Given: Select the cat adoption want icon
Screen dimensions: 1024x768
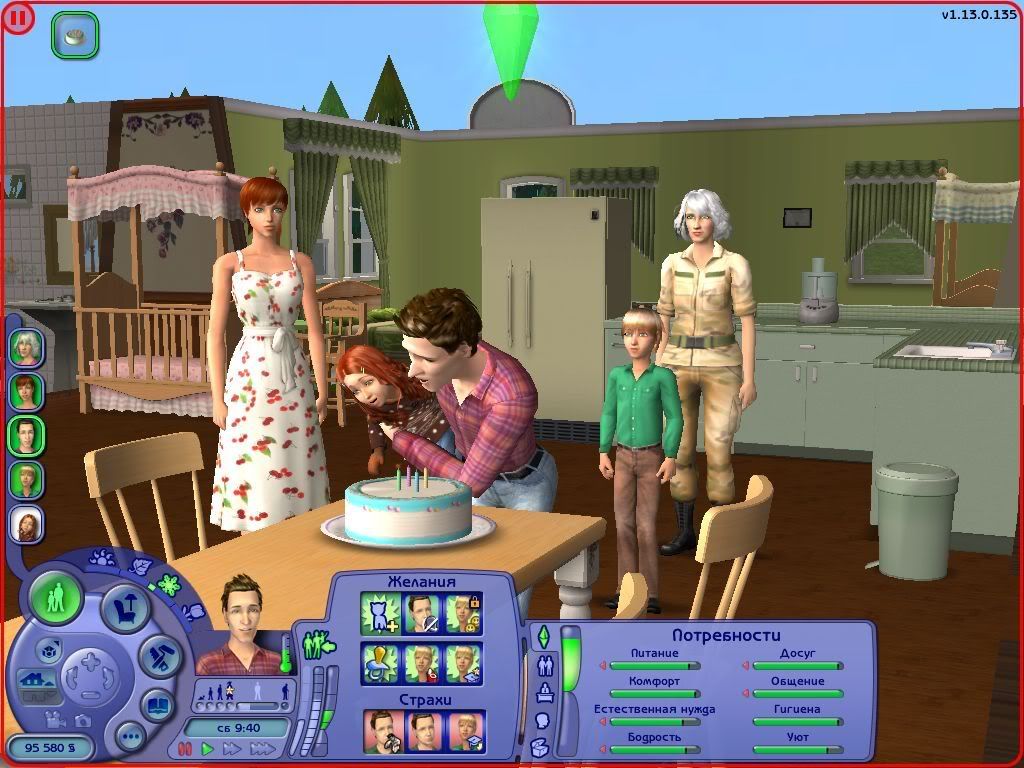Looking at the screenshot, I should pyautogui.click(x=379, y=613).
